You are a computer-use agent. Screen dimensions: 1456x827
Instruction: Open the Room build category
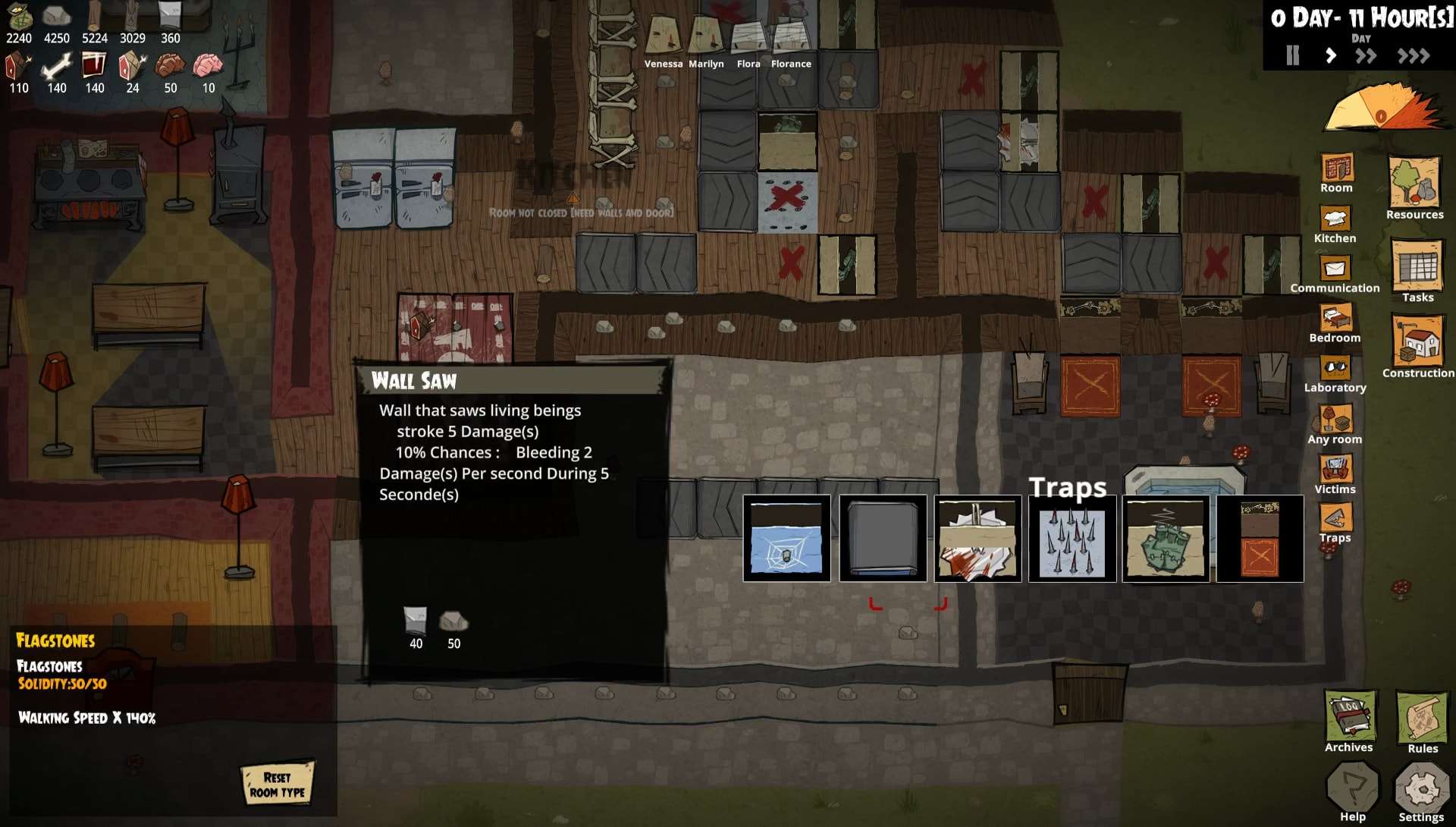coord(1336,172)
